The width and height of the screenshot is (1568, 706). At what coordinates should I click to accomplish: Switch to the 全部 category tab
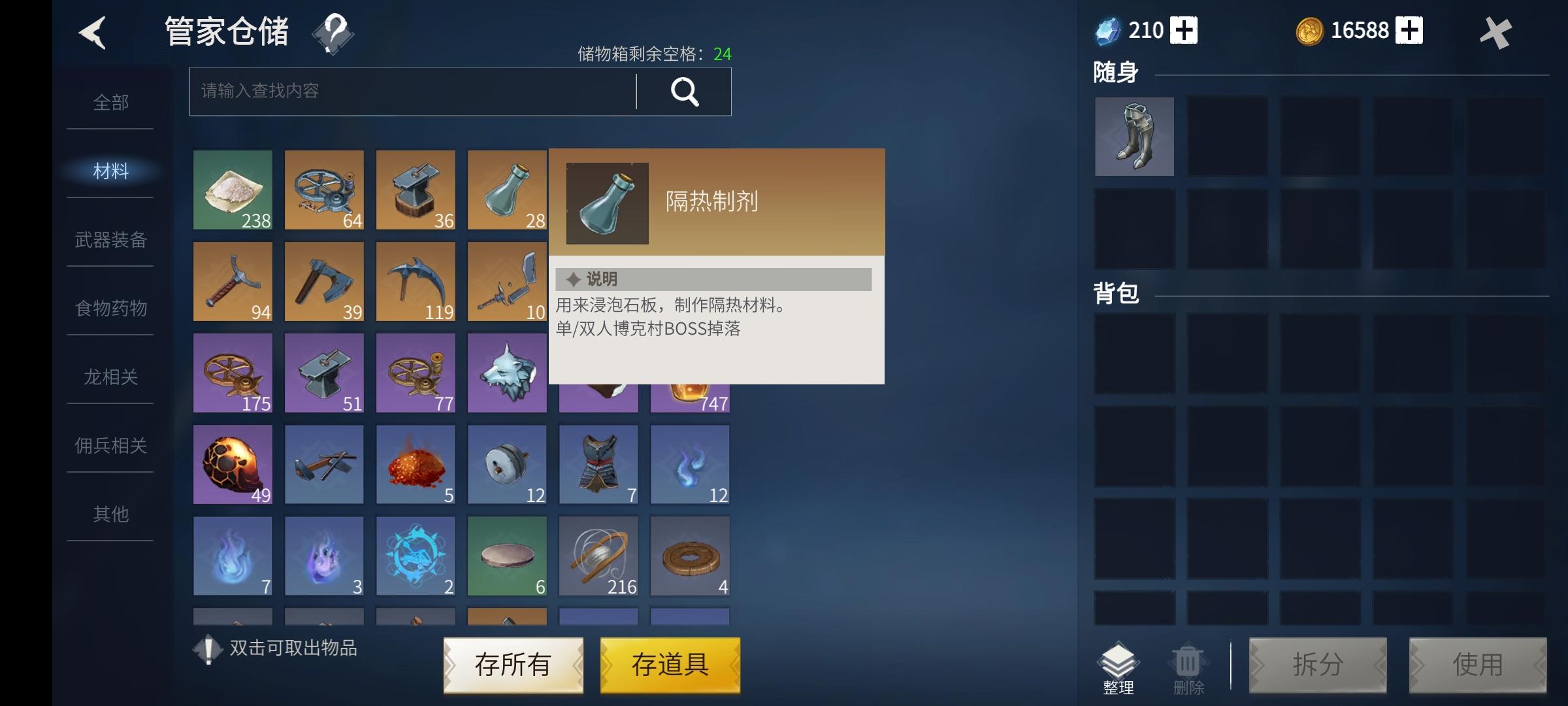point(110,103)
